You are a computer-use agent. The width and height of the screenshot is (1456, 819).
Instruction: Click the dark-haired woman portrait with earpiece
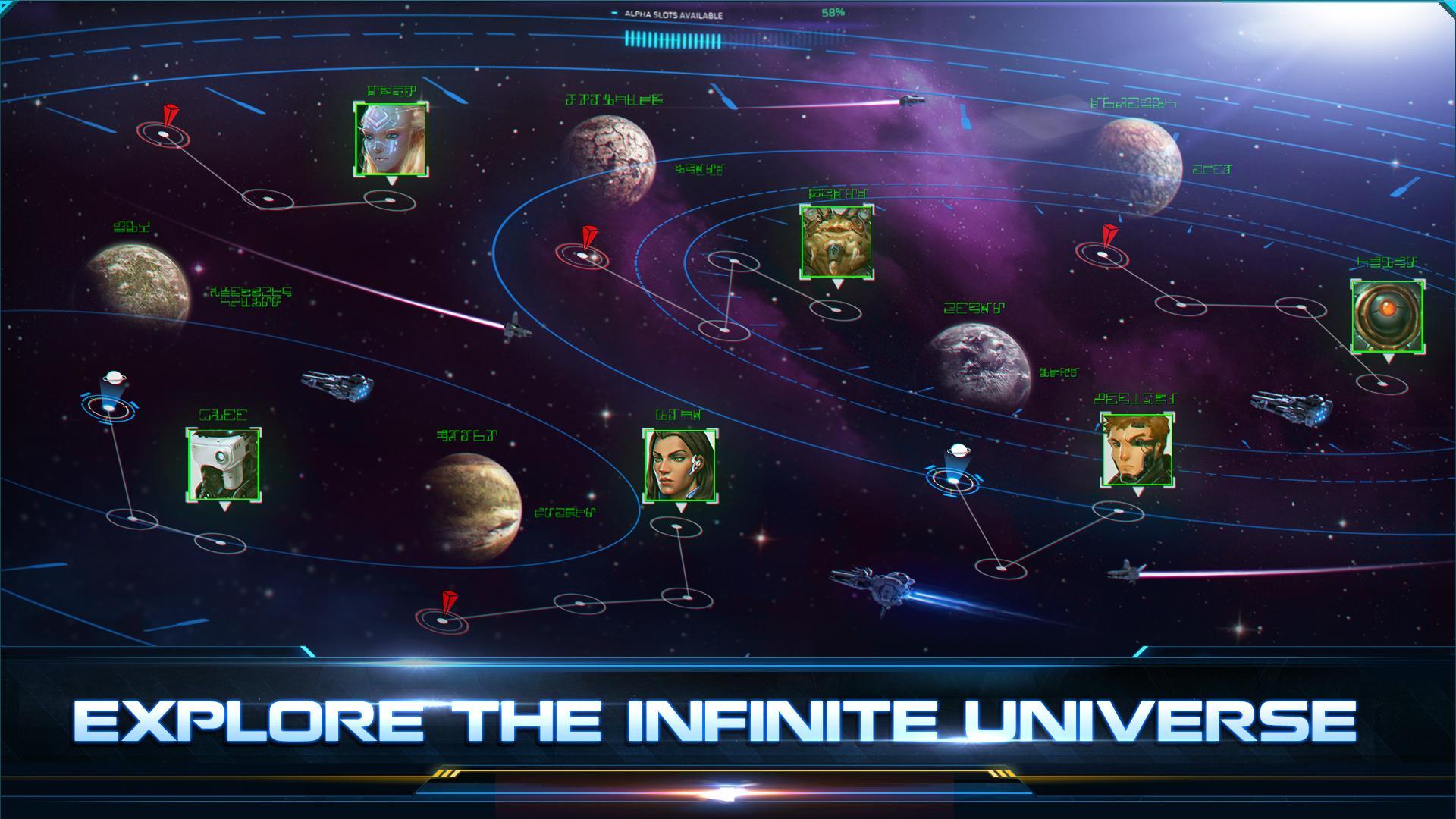pyautogui.click(x=677, y=466)
